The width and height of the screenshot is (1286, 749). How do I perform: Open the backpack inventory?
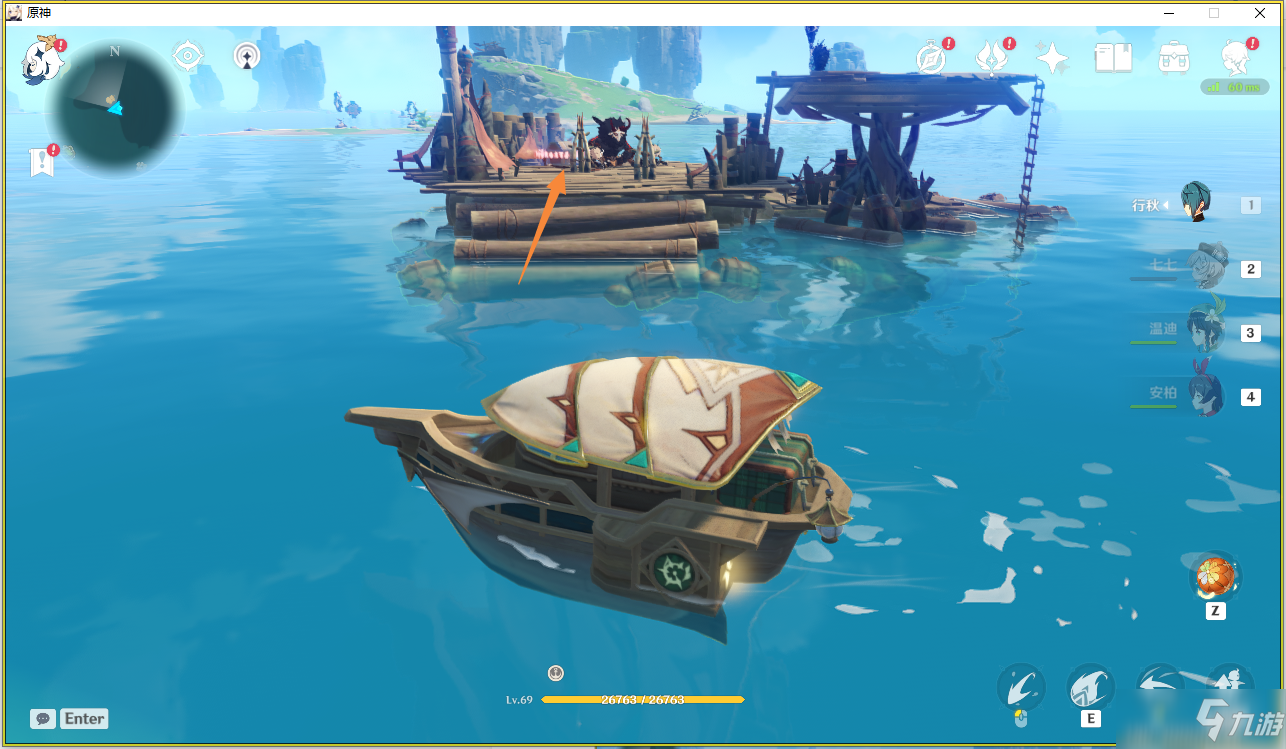coord(1173,58)
